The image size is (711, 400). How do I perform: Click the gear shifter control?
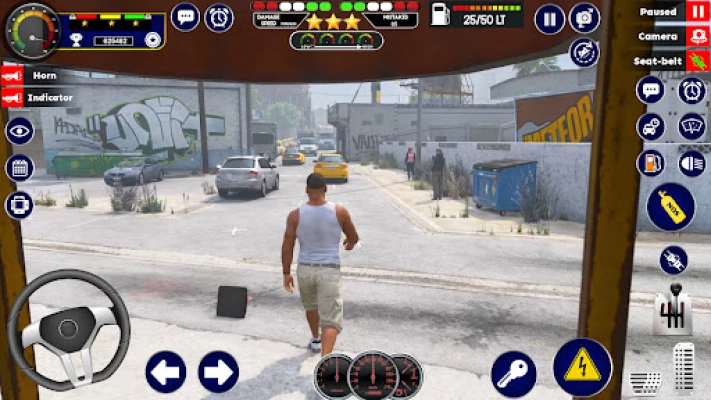673,312
